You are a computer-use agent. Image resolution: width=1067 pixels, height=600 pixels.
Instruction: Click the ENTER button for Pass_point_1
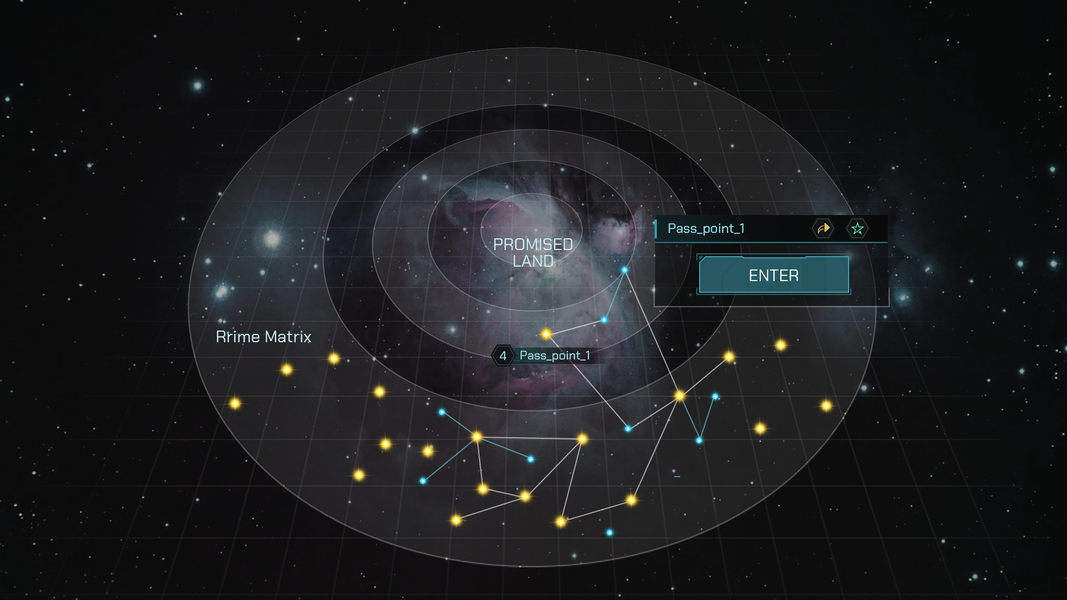(773, 275)
